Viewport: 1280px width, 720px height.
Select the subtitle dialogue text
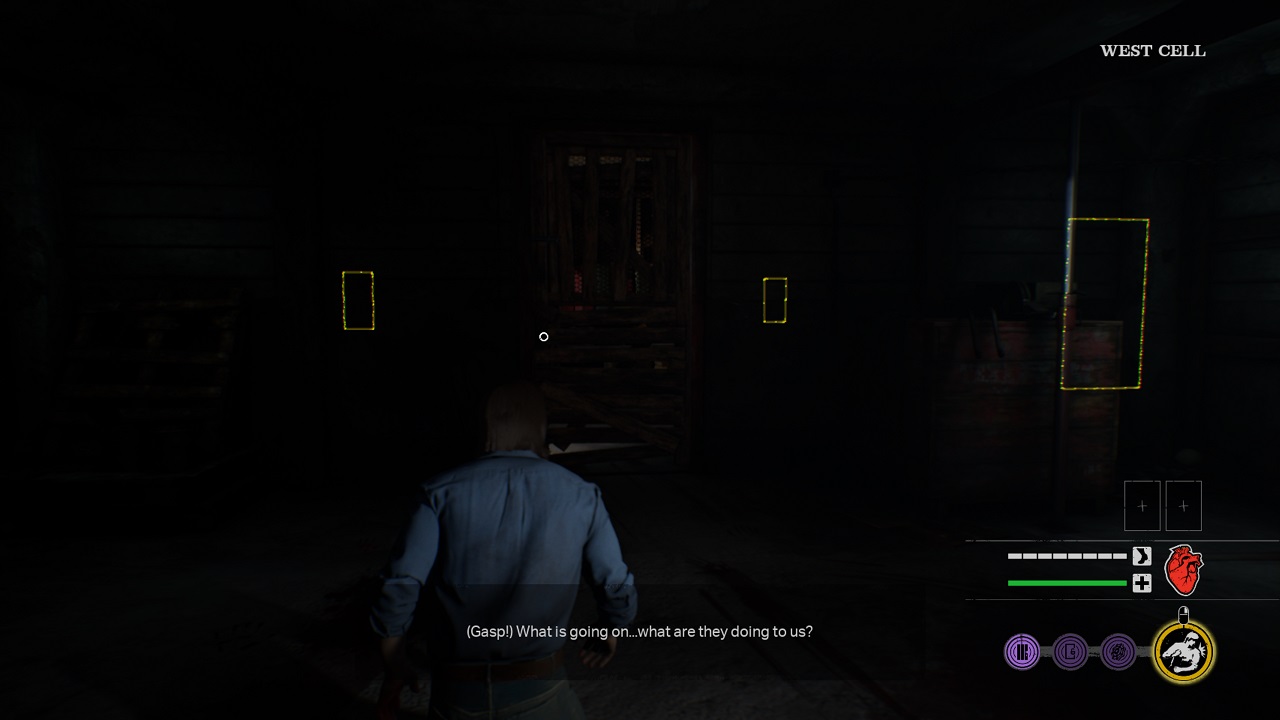[640, 631]
